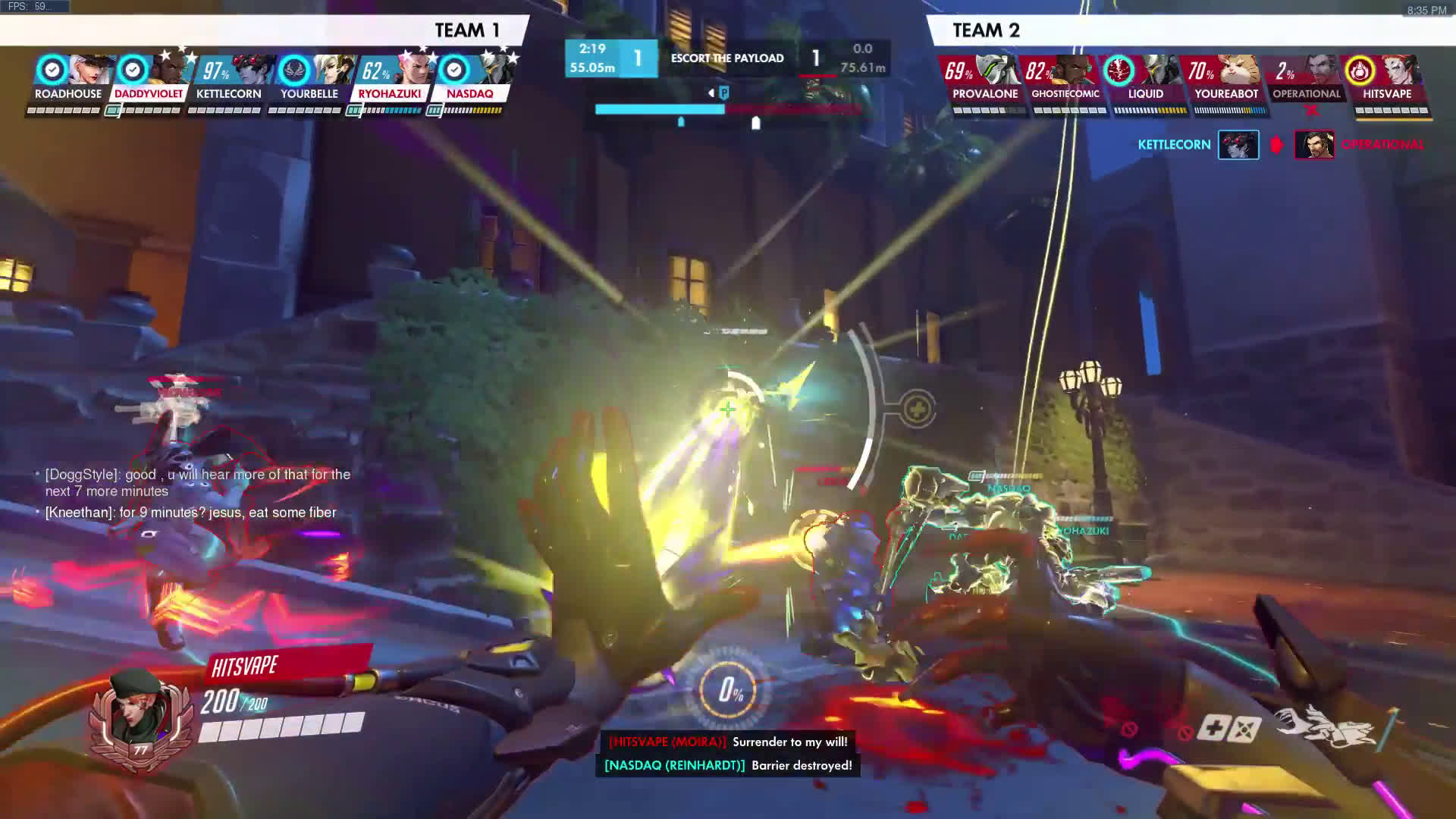Select GHOSTIECOMIC's player card
Image resolution: width=1456 pixels, height=819 pixels.
click(x=1065, y=80)
